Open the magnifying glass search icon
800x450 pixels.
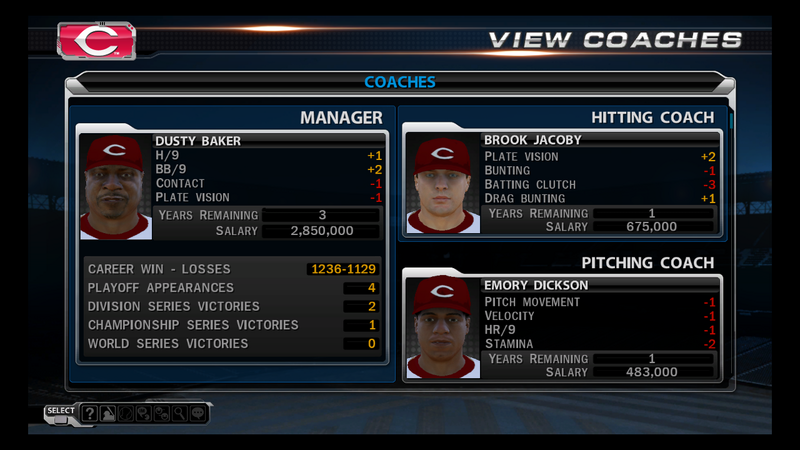(x=178, y=412)
